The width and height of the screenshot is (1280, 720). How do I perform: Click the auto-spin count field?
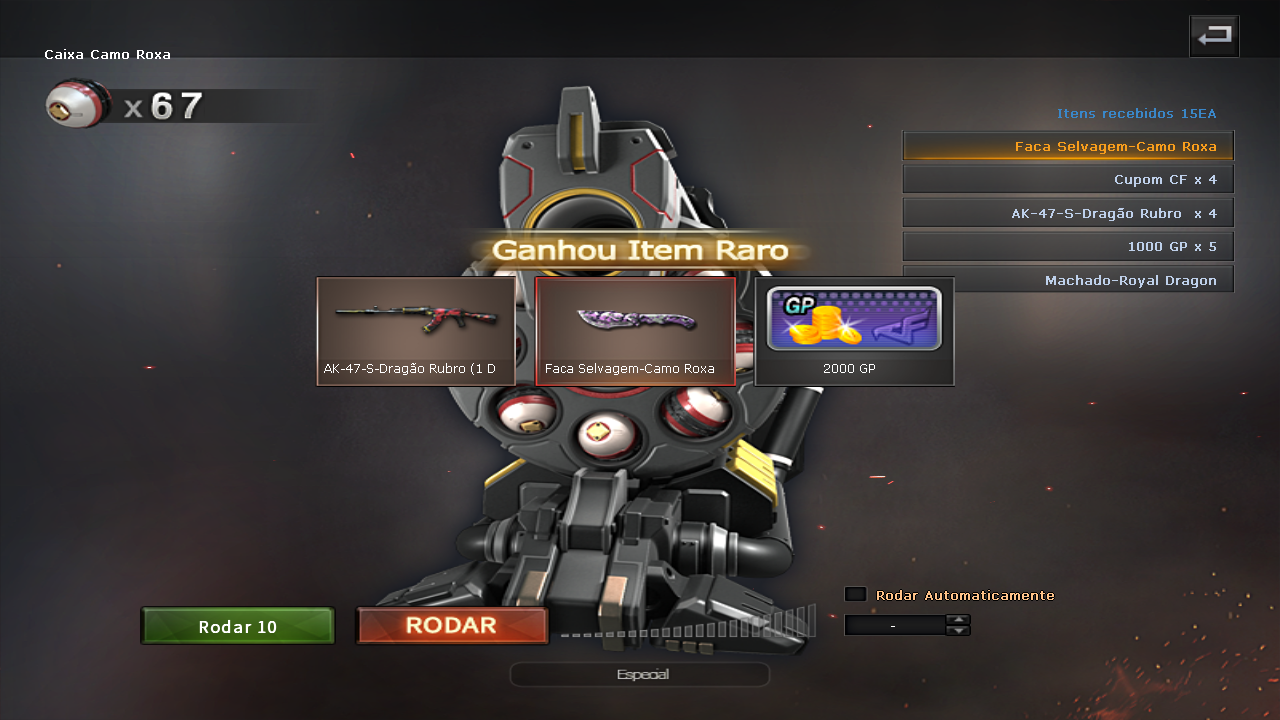pos(894,625)
